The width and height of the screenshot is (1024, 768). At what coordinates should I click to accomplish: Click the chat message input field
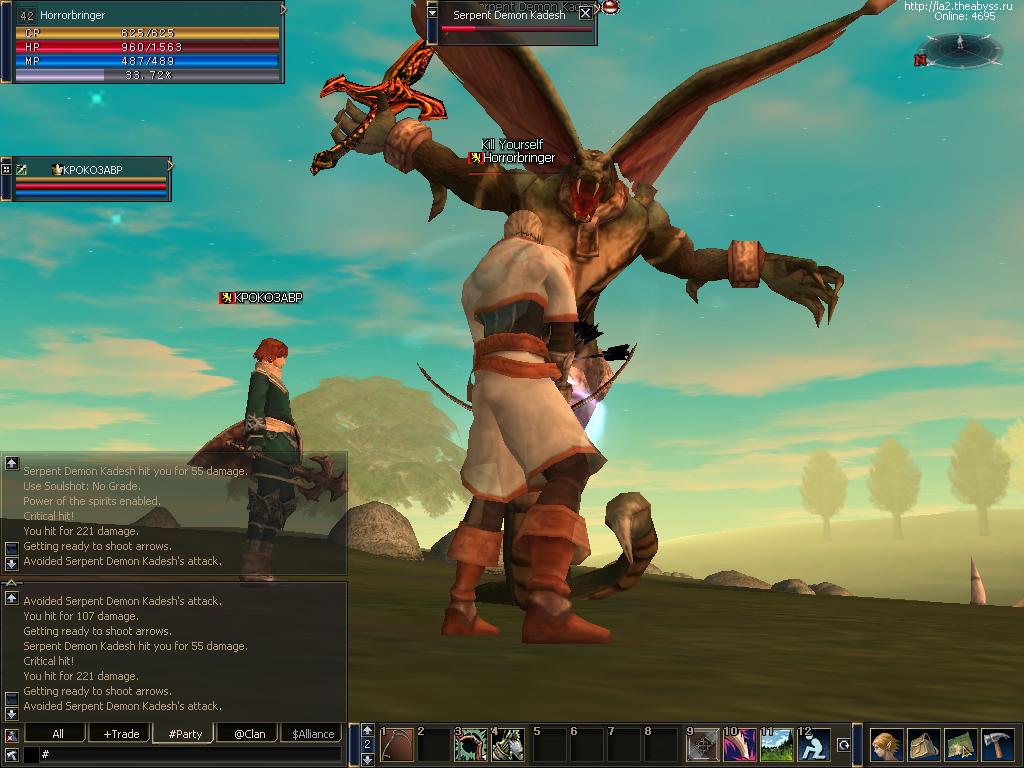(x=190, y=754)
